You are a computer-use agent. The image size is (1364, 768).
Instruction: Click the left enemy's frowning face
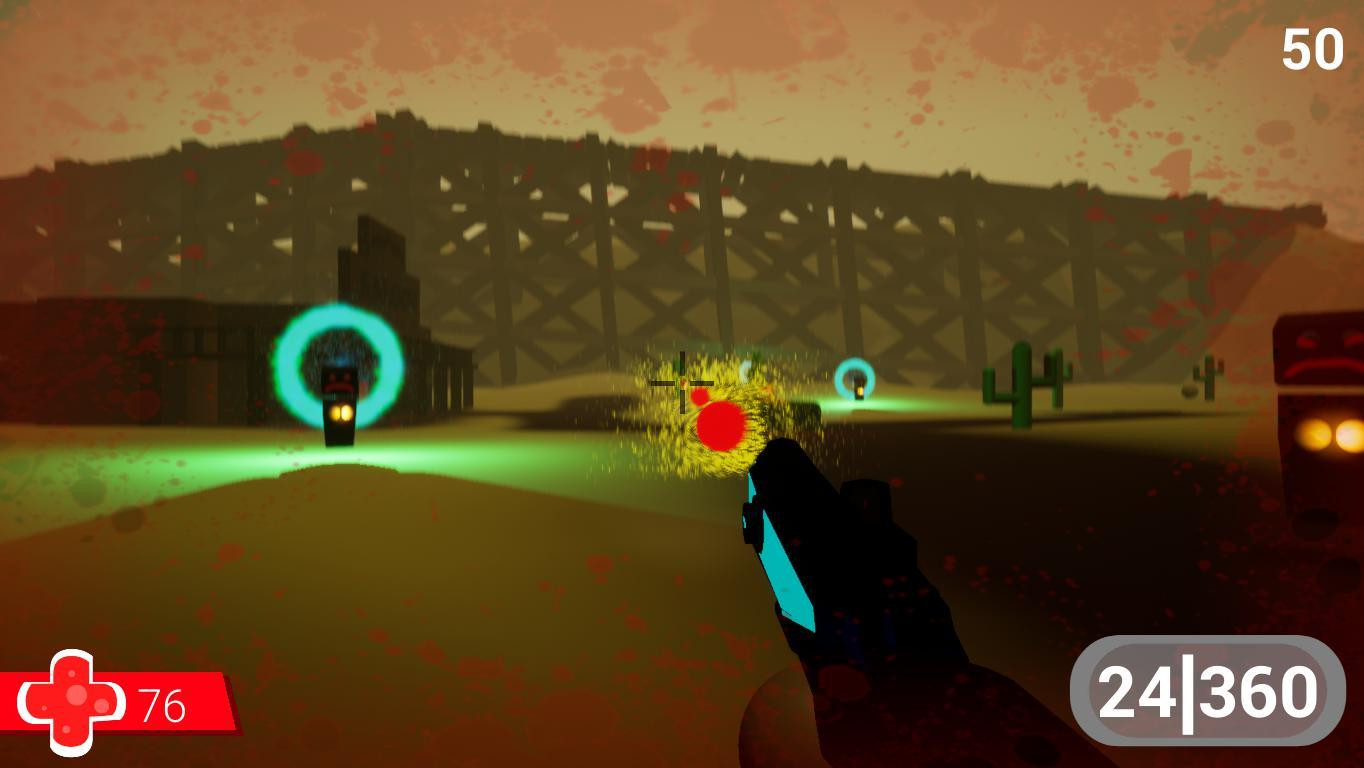[338, 378]
